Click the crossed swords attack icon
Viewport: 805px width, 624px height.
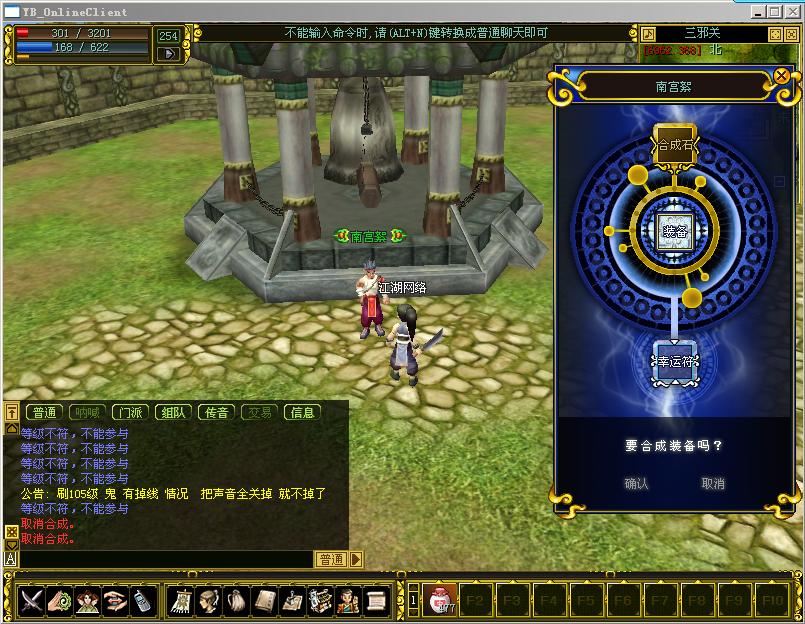click(32, 600)
